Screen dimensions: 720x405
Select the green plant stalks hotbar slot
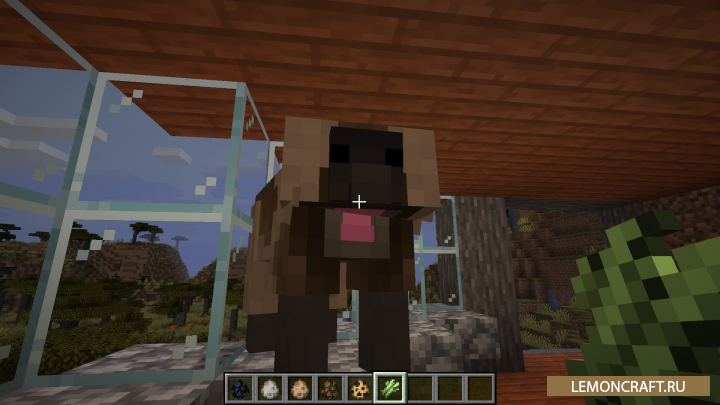387,388
